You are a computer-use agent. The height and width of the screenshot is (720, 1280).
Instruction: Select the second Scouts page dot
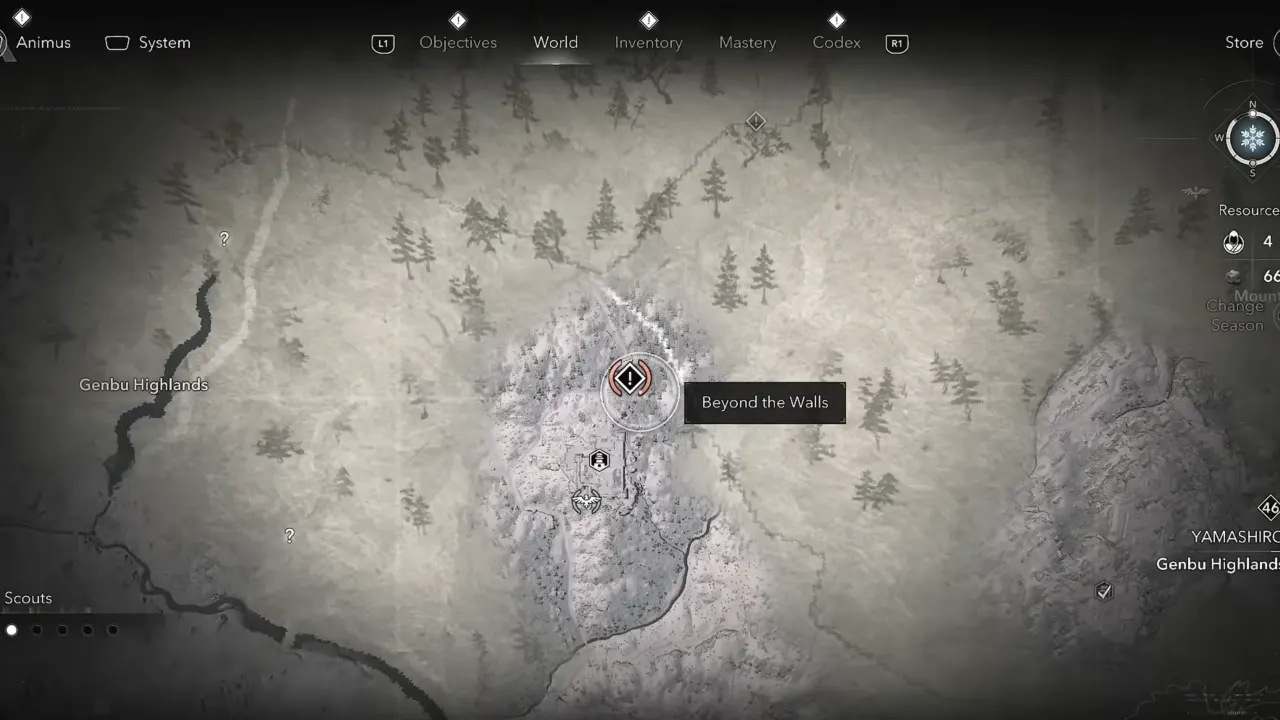pyautogui.click(x=37, y=629)
